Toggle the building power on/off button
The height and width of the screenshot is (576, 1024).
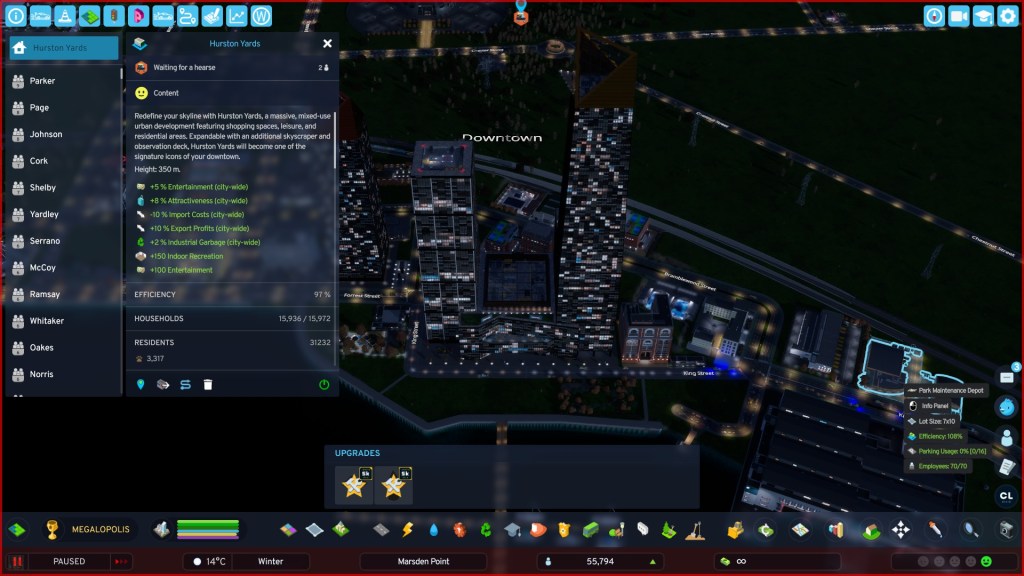pyautogui.click(x=324, y=384)
